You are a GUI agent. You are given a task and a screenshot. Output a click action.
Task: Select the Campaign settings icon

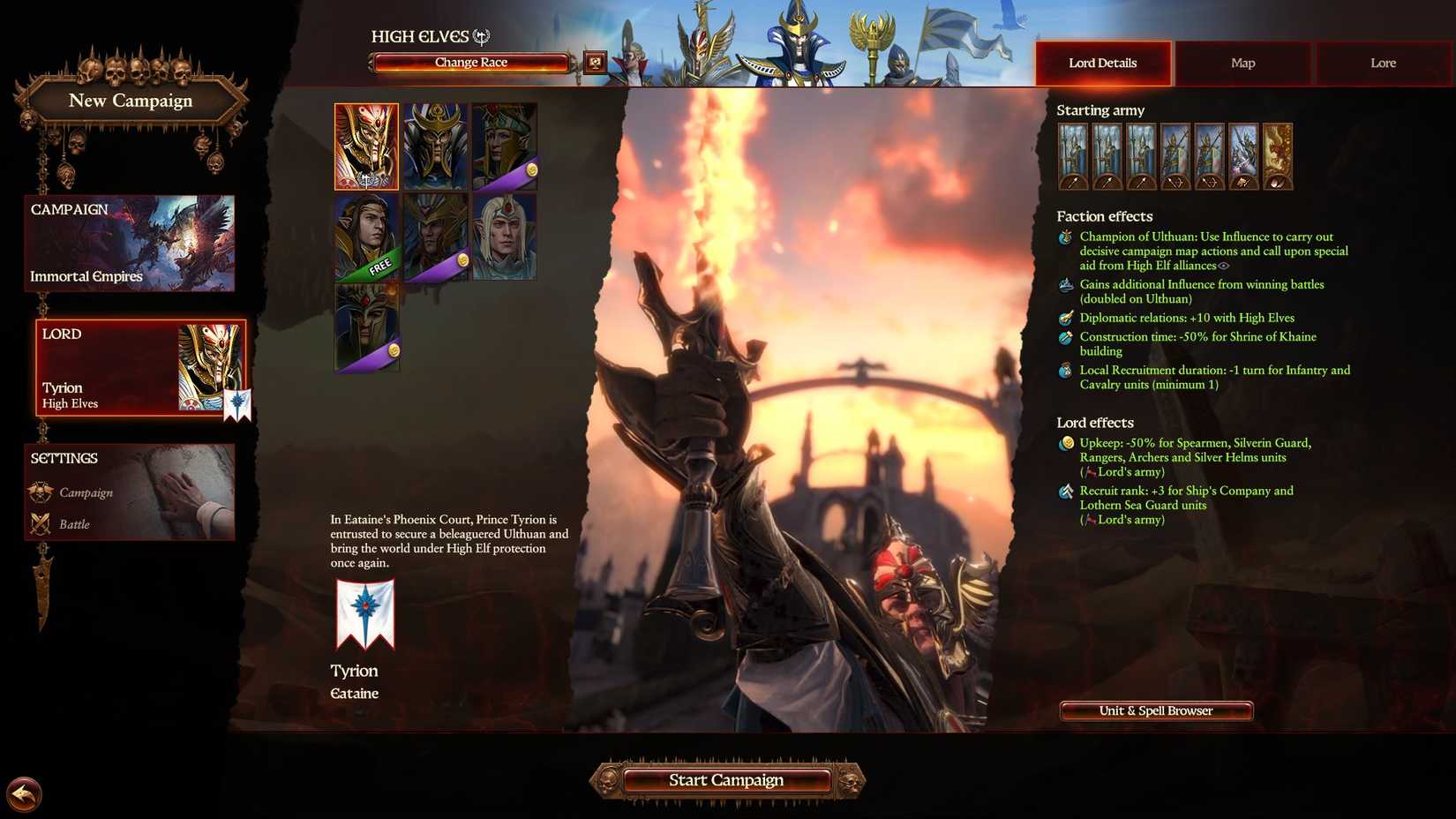(x=39, y=492)
